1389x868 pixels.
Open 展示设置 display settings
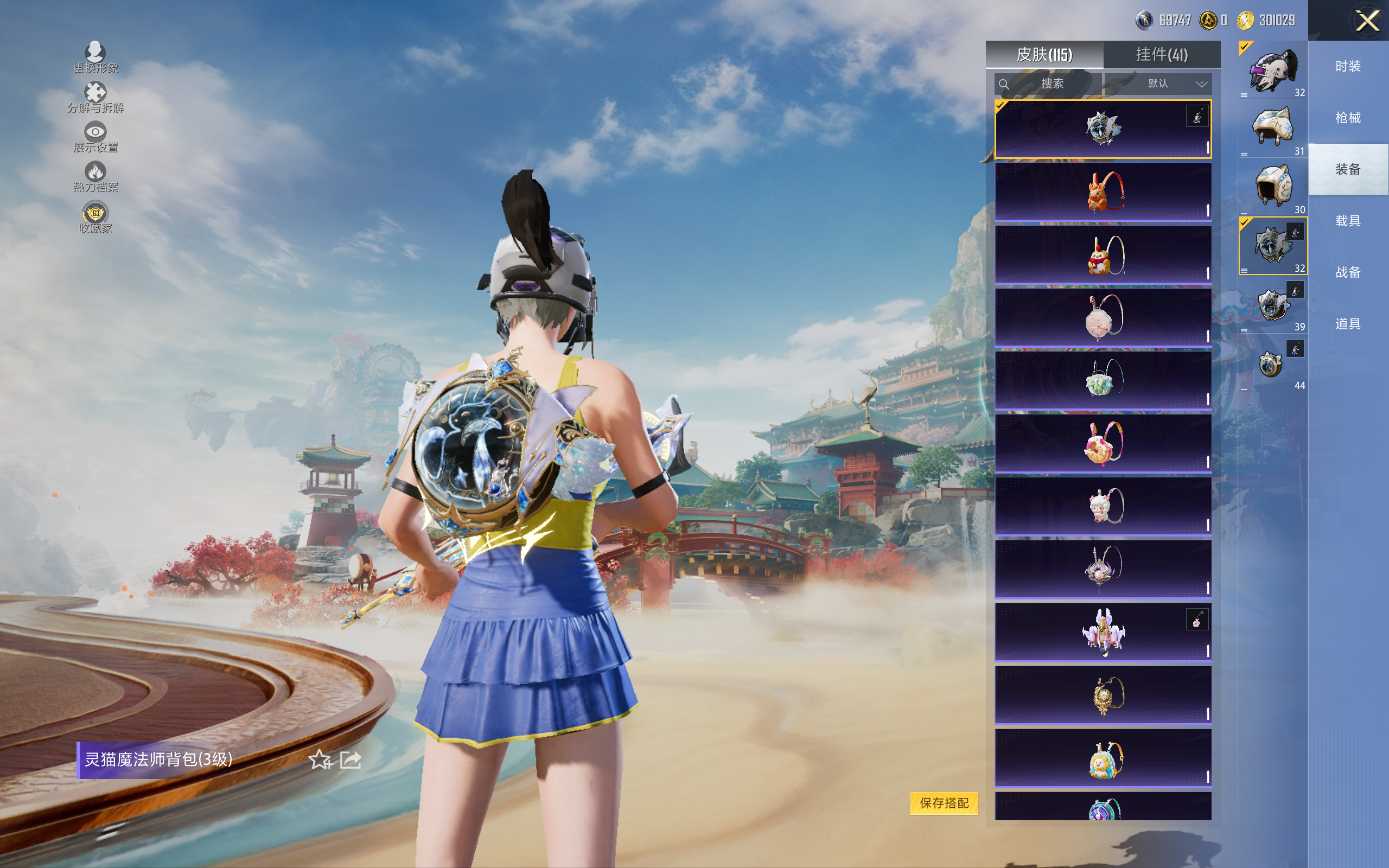coord(95,137)
